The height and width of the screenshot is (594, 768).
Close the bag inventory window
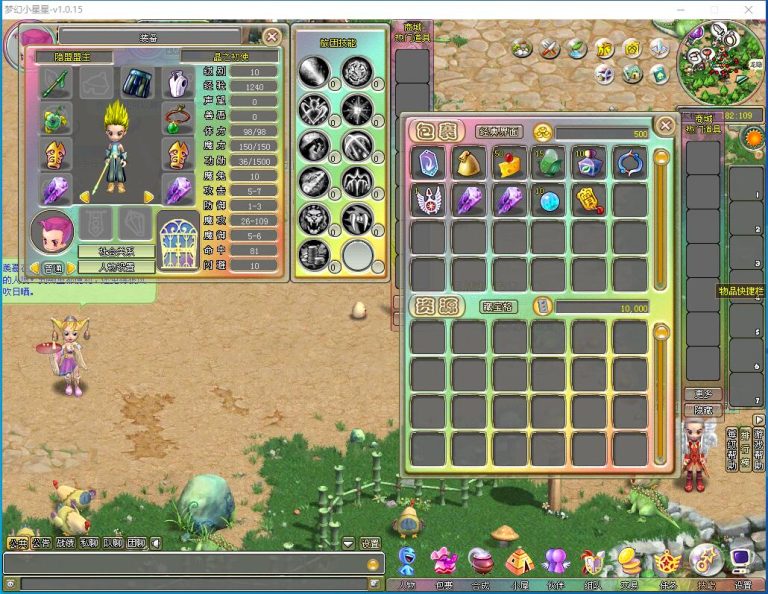(665, 126)
